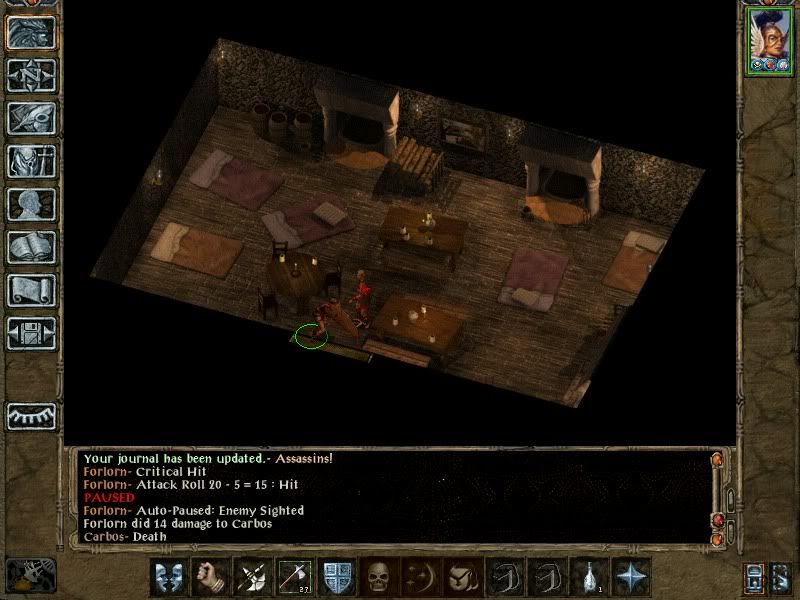Select Forlorn's character portrait
800x600 pixels.
tap(768, 39)
